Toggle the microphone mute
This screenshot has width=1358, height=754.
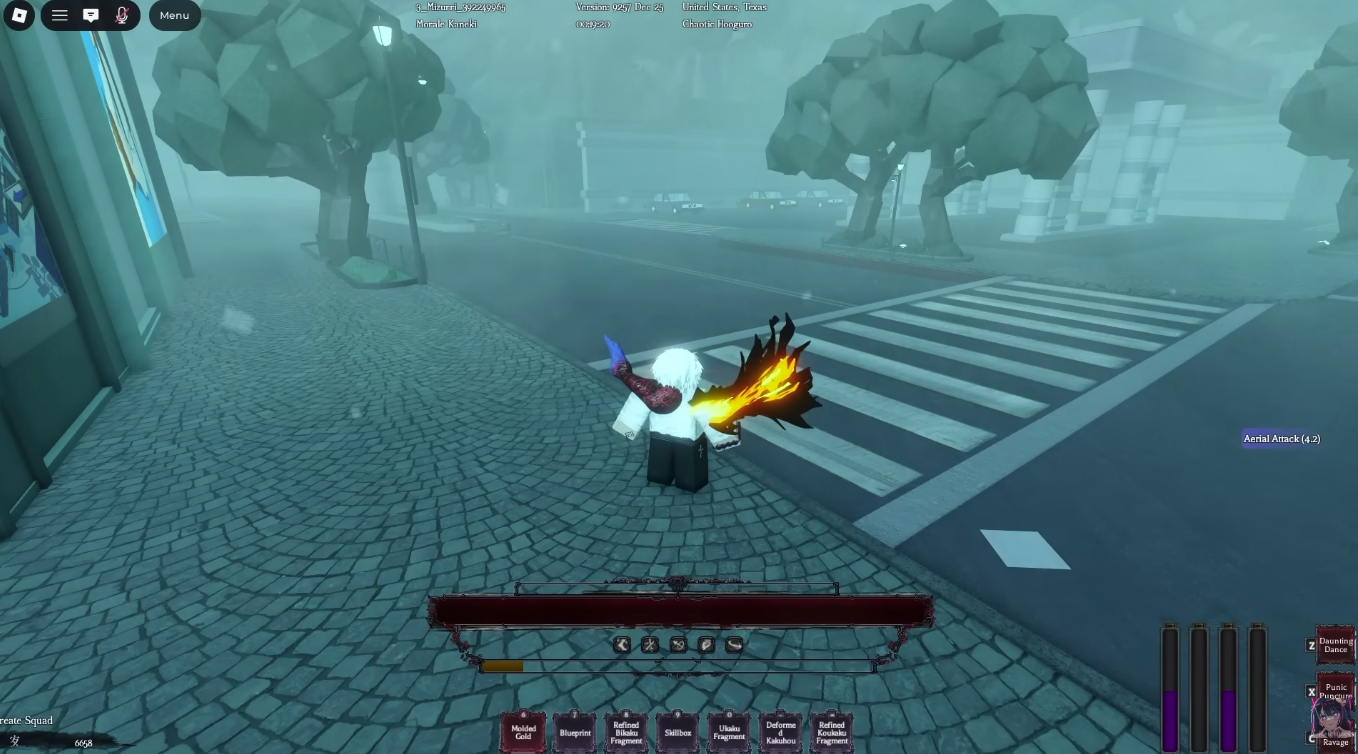click(x=122, y=15)
